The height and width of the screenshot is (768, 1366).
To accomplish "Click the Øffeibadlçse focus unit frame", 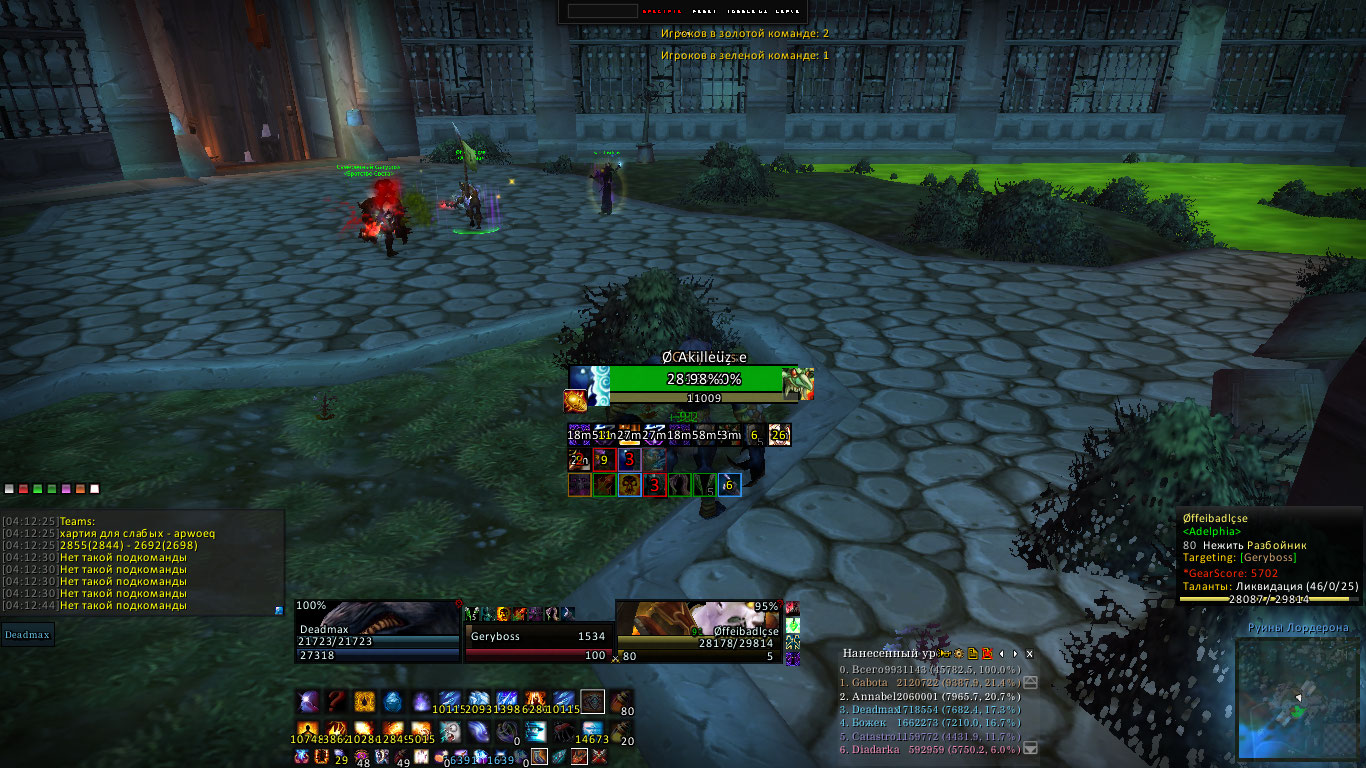I will click(698, 631).
